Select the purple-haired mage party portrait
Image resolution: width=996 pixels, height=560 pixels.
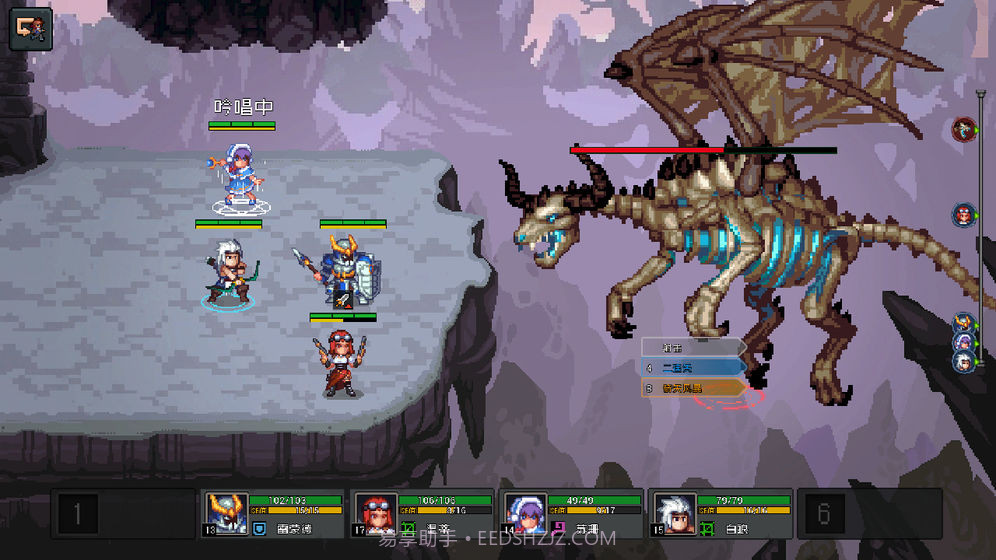(524, 513)
